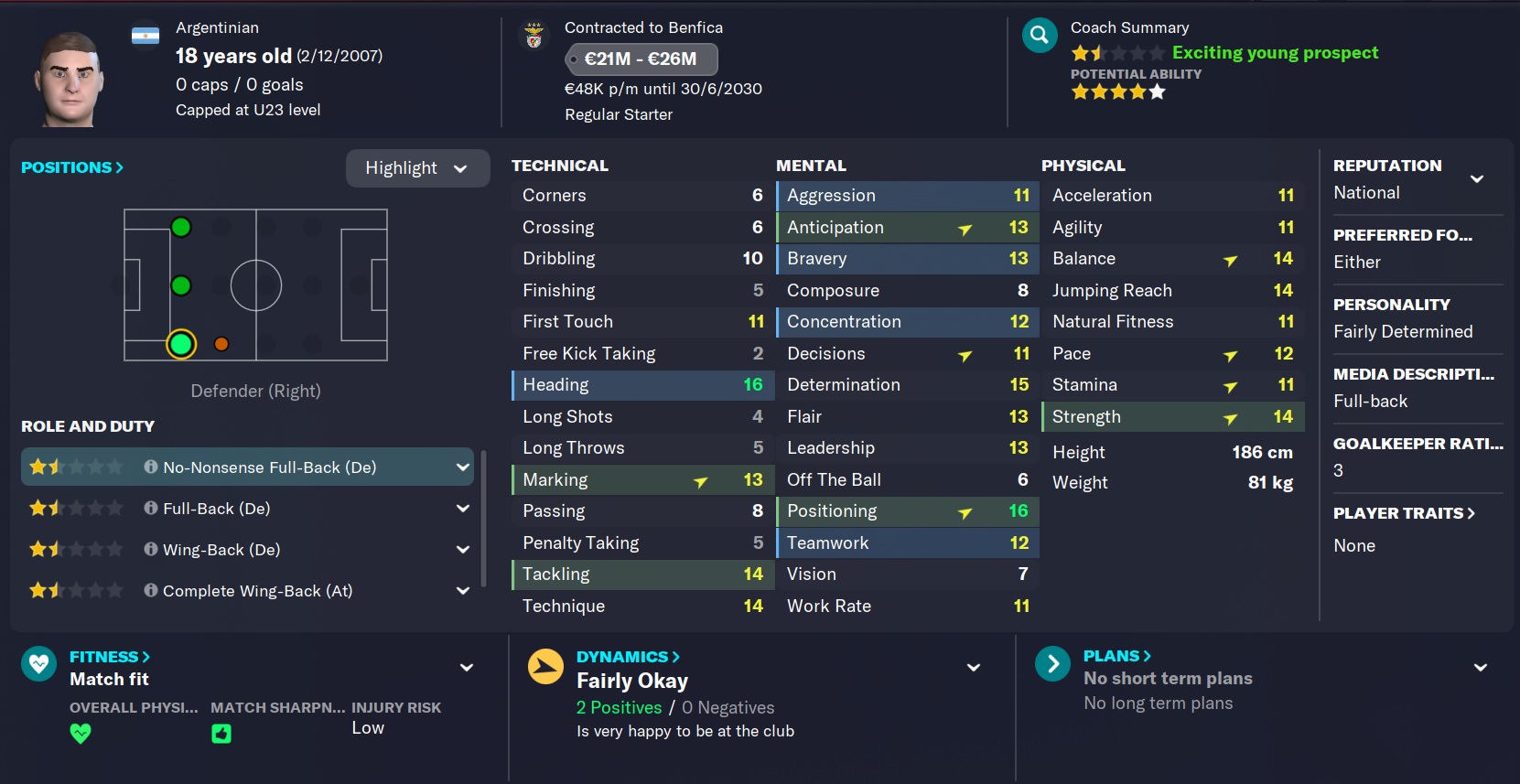Open the Positions section link
This screenshot has height=784, width=1520.
(x=71, y=167)
